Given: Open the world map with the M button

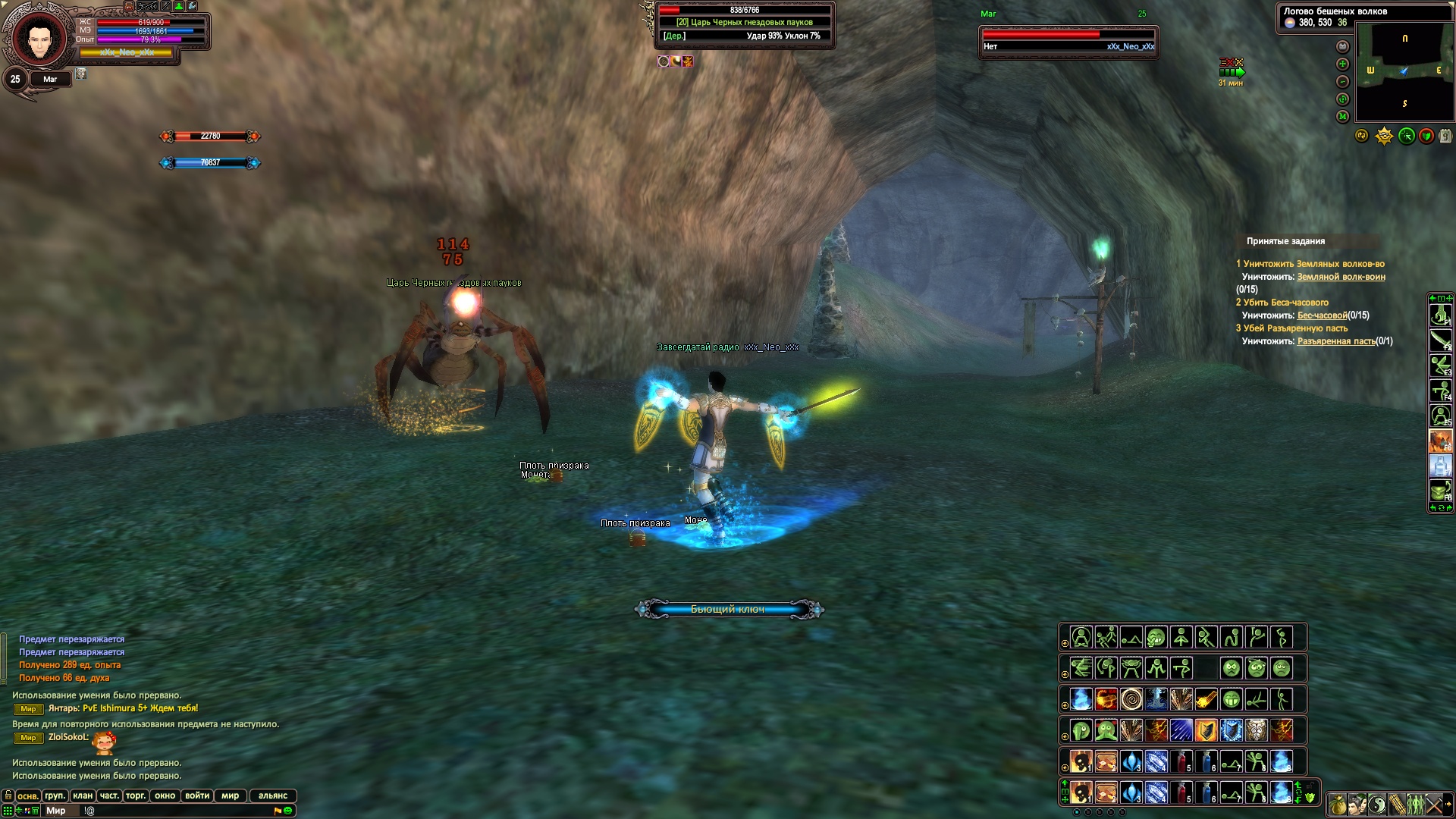Looking at the screenshot, I should point(1342,117).
